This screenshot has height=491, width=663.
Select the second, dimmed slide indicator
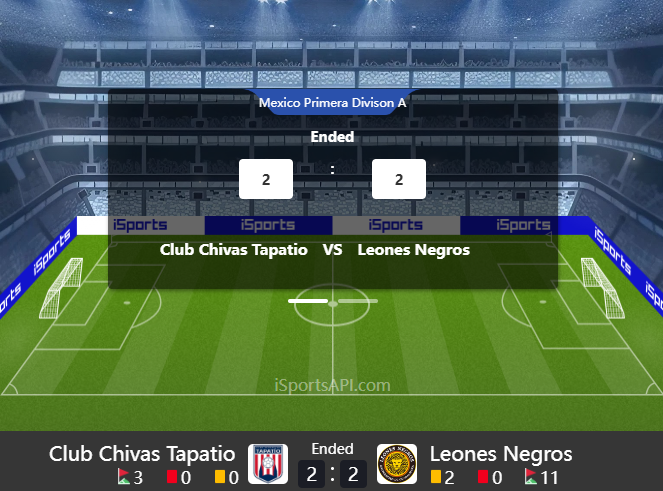click(x=357, y=300)
